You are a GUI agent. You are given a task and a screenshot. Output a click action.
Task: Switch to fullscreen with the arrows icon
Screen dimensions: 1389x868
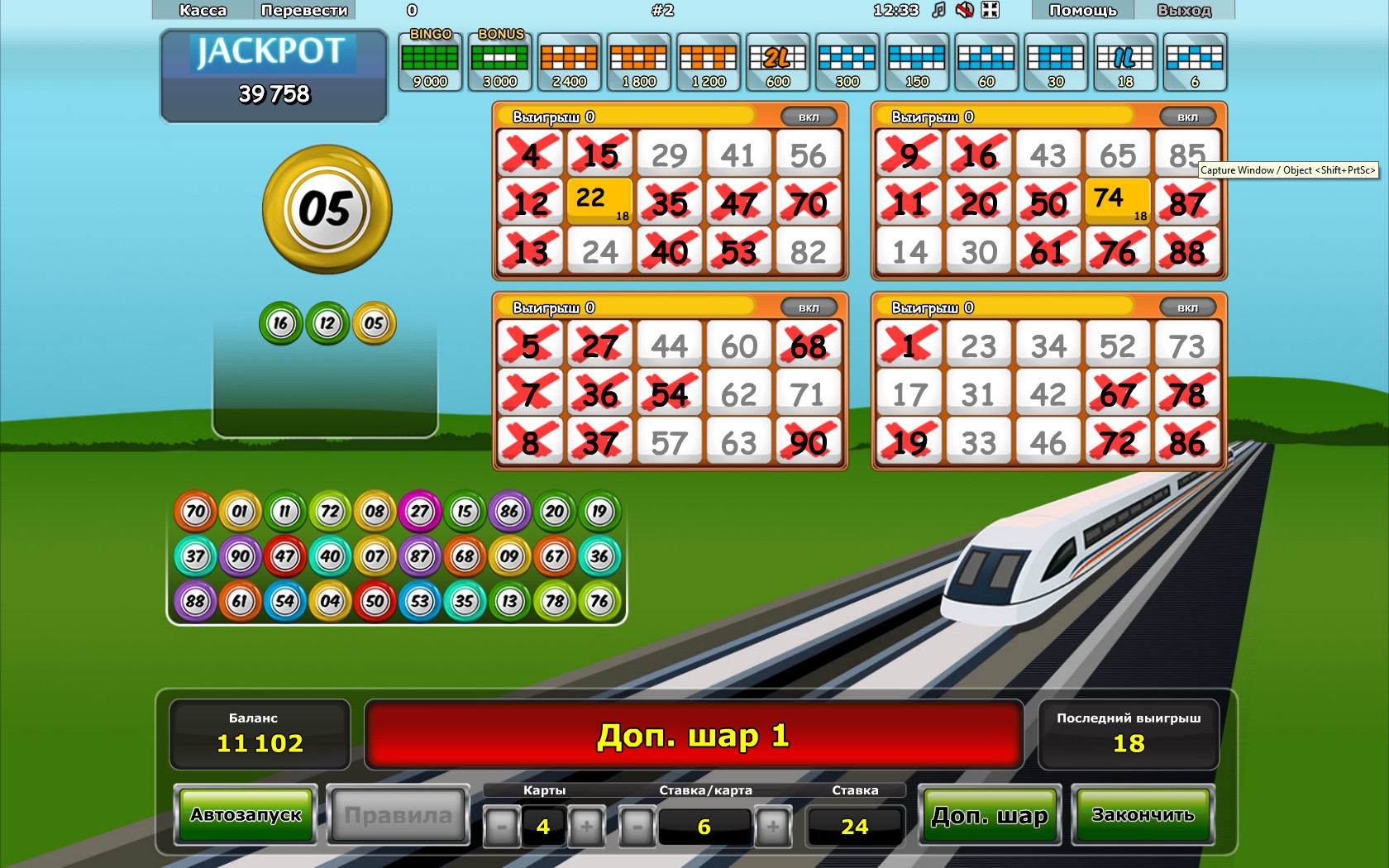pyautogui.click(x=990, y=10)
